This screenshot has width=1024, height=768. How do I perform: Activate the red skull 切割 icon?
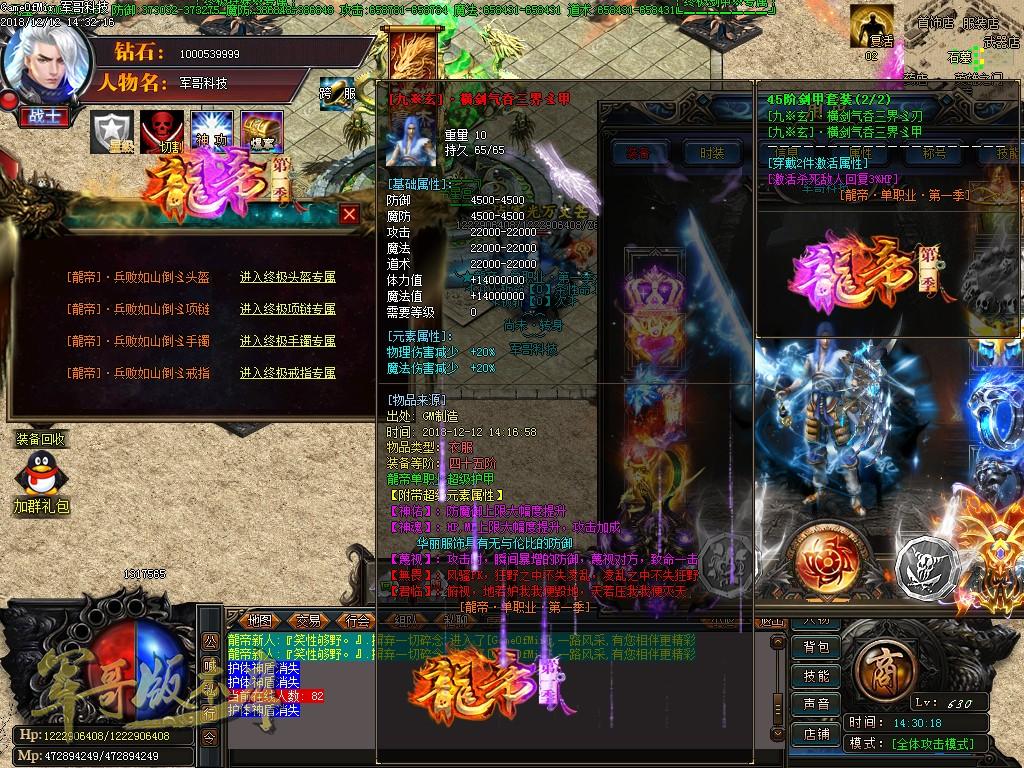tap(160, 131)
